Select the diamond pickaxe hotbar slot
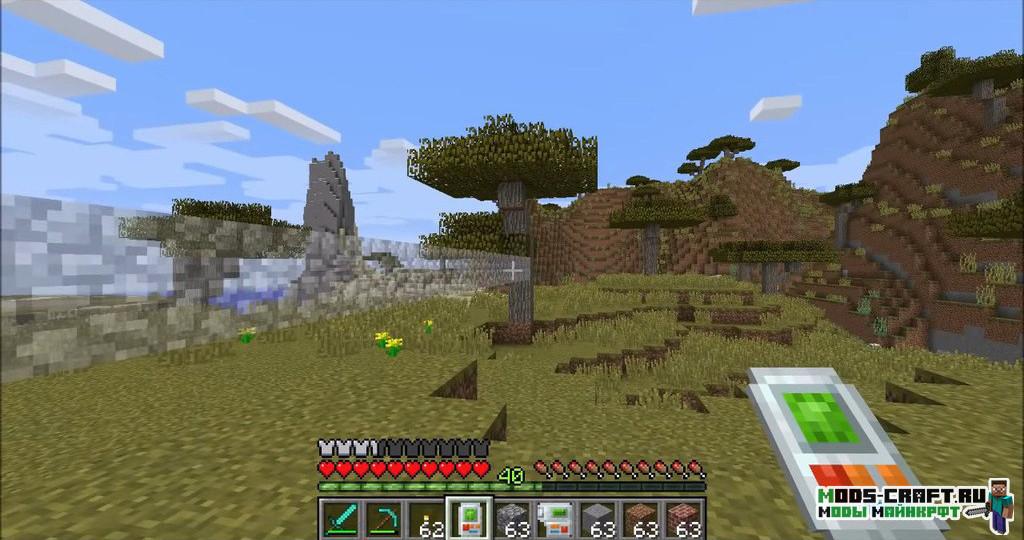Screen dimensions: 1024x540 tap(383, 519)
